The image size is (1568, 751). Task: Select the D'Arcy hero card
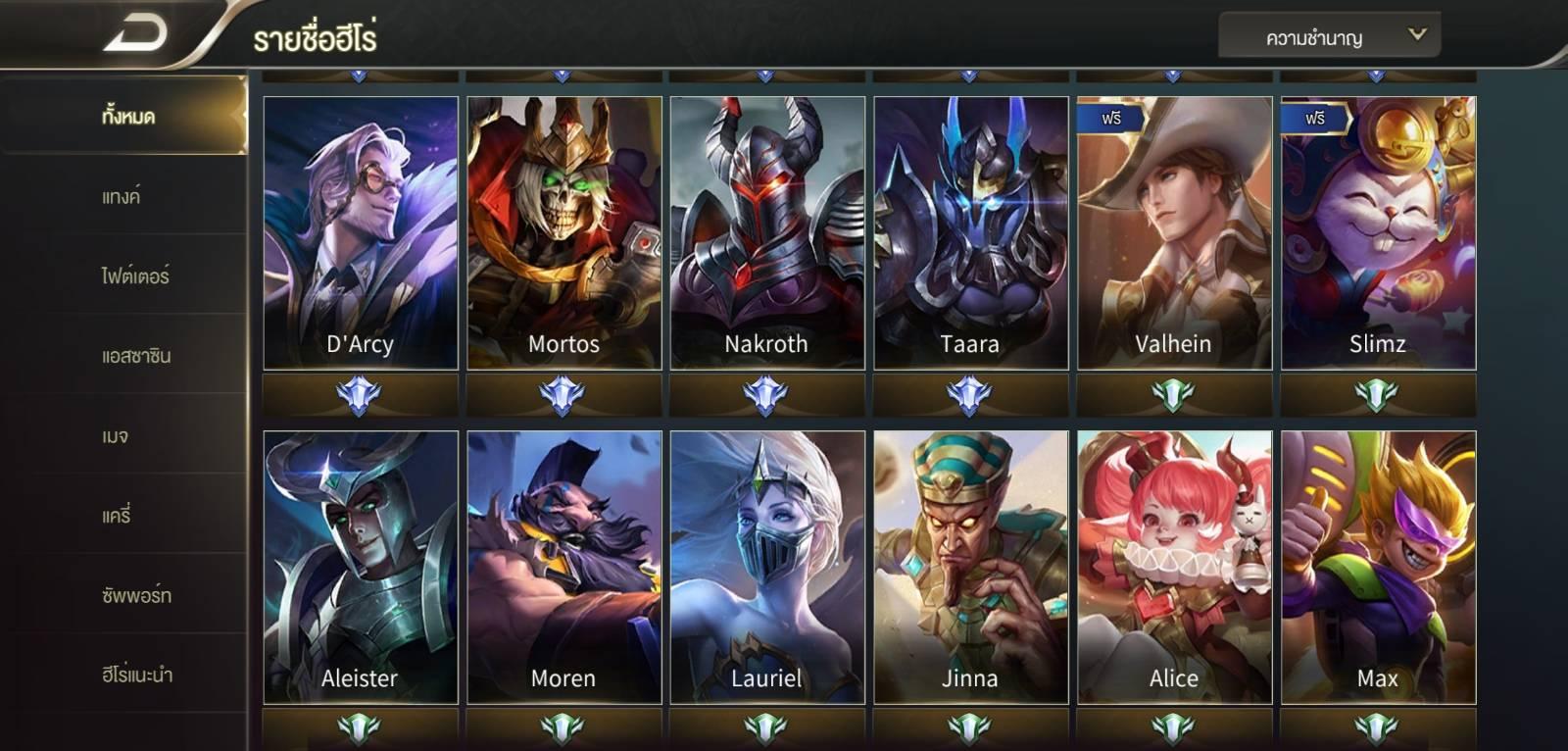(361, 232)
